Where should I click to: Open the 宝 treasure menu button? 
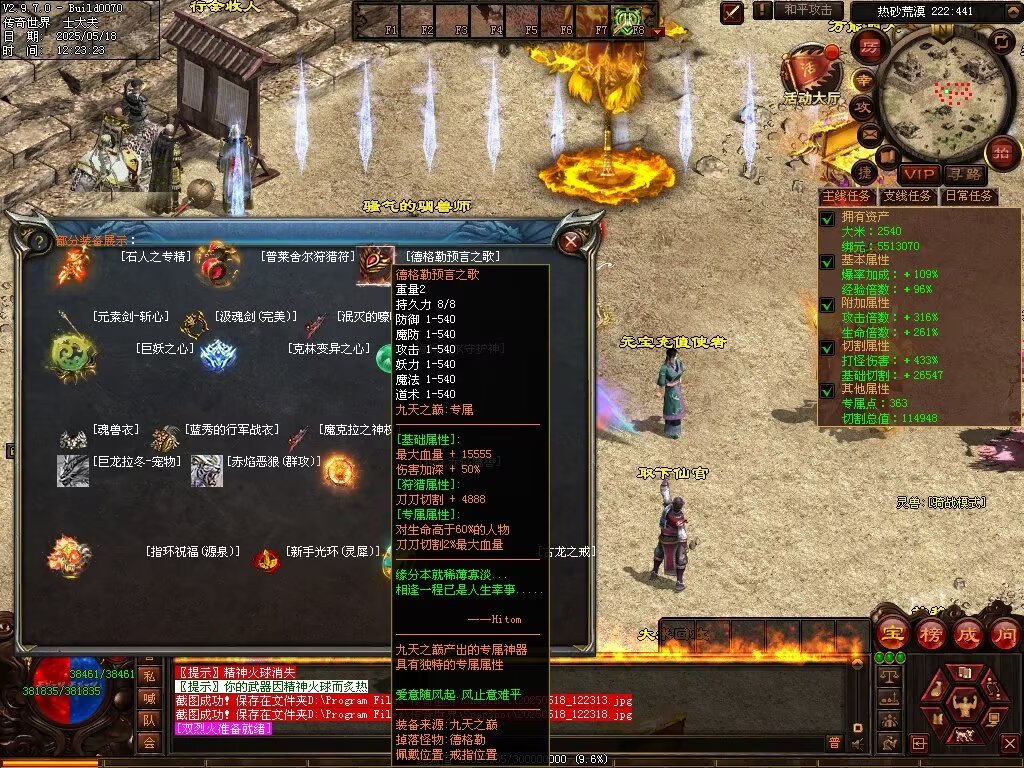(x=891, y=632)
